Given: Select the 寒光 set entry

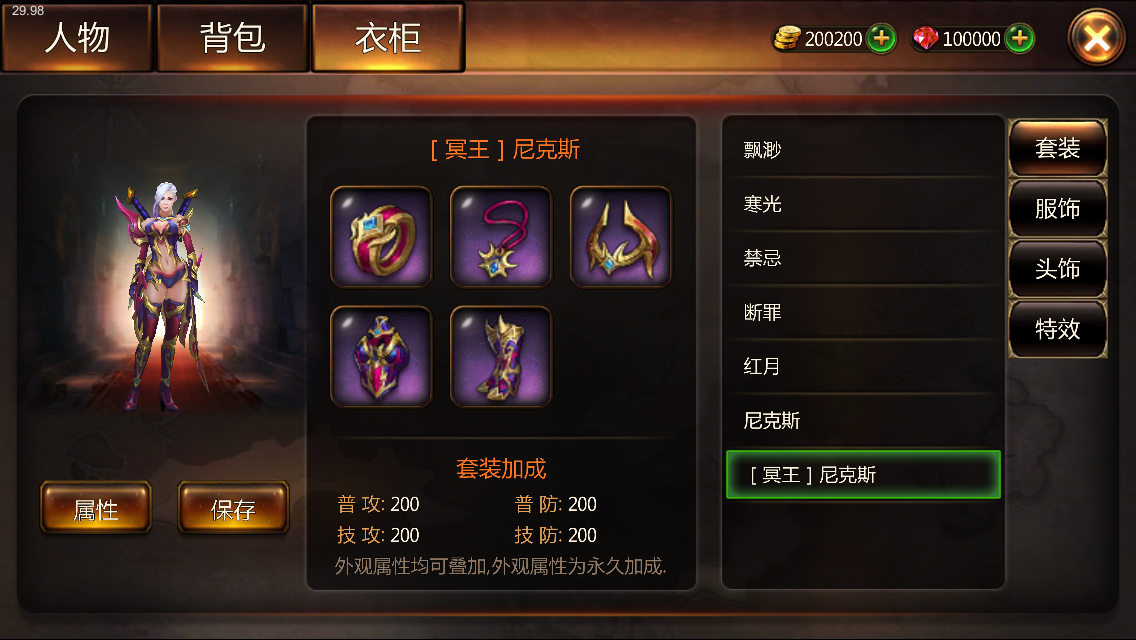Looking at the screenshot, I should click(x=862, y=204).
